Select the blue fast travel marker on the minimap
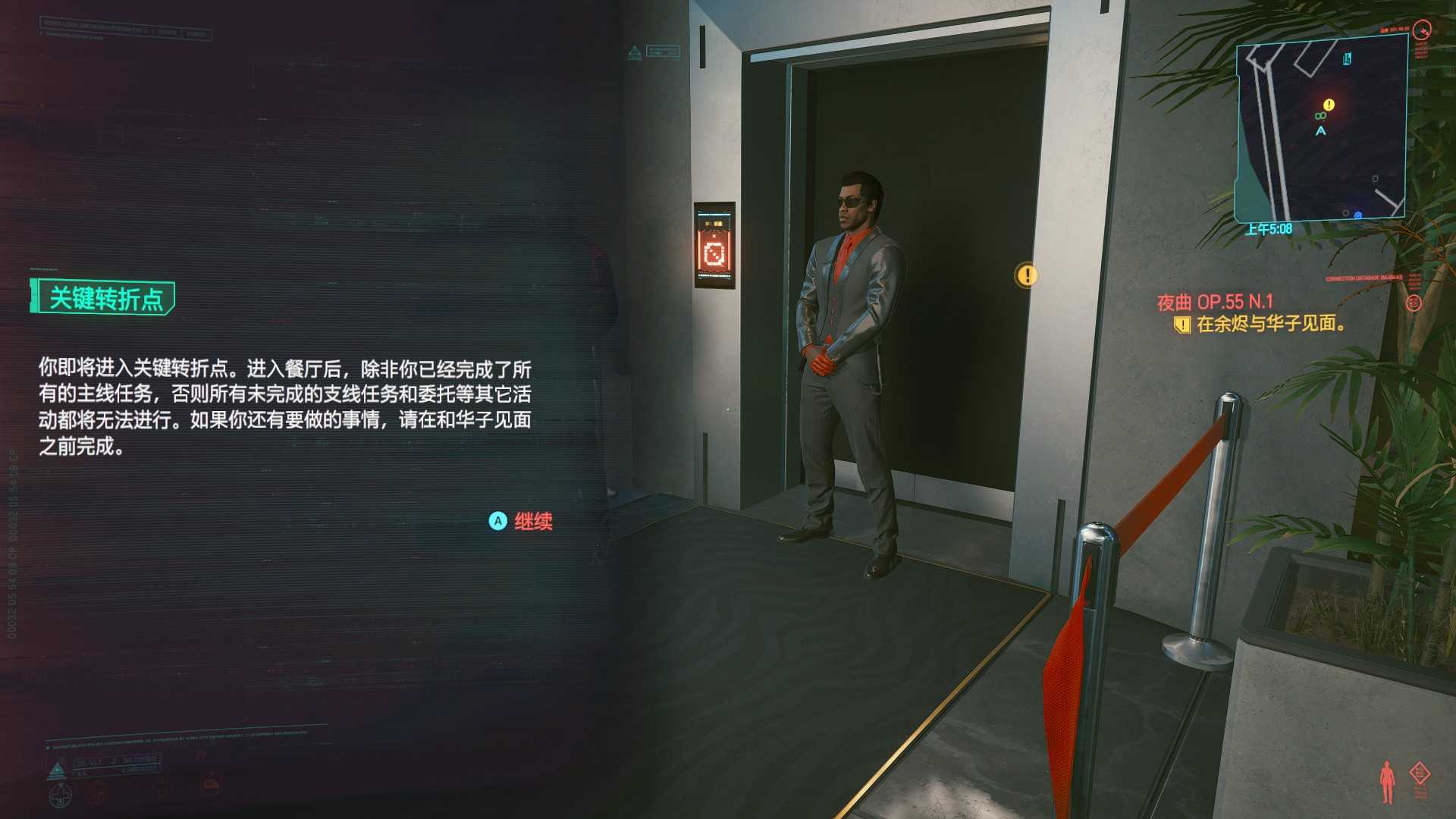 (x=1357, y=215)
